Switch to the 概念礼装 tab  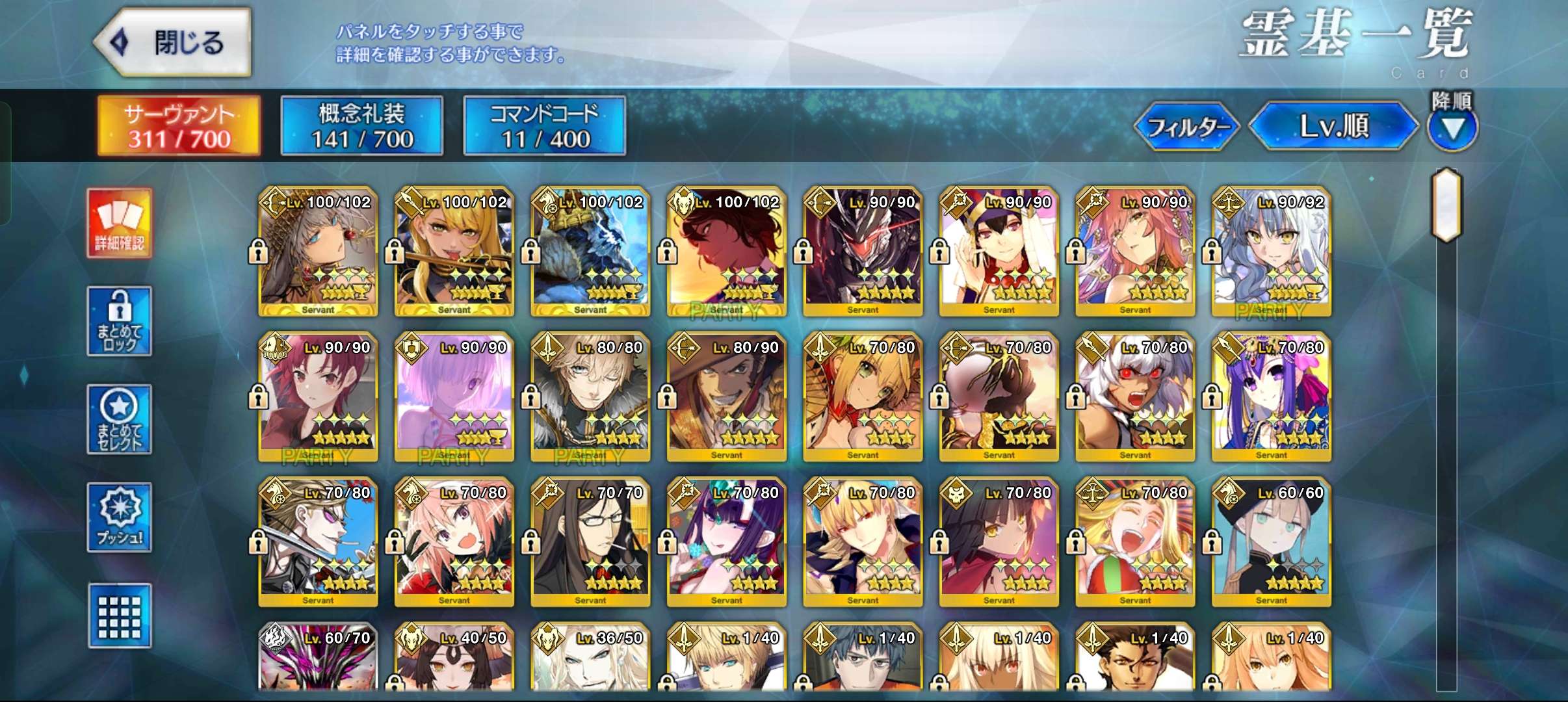[x=361, y=126]
